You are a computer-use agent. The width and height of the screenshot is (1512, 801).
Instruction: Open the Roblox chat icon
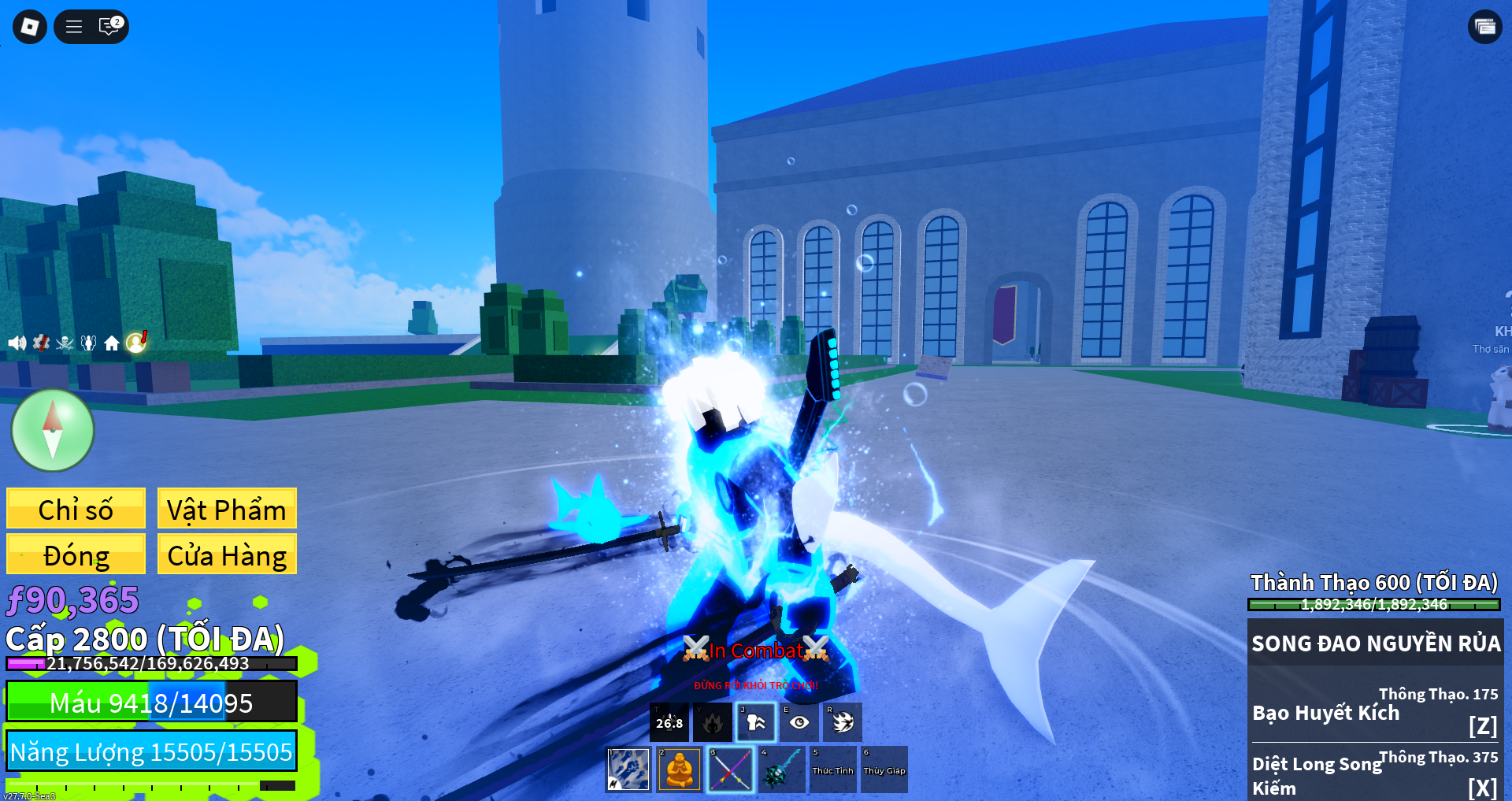[109, 27]
